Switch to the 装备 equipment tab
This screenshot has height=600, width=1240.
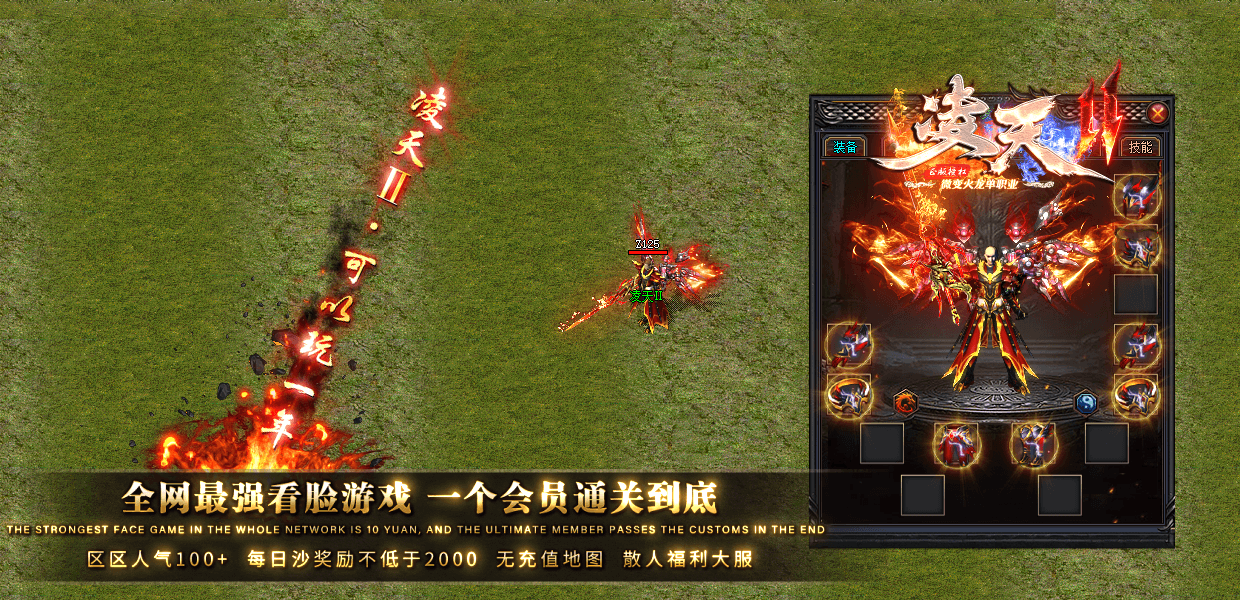click(x=845, y=147)
